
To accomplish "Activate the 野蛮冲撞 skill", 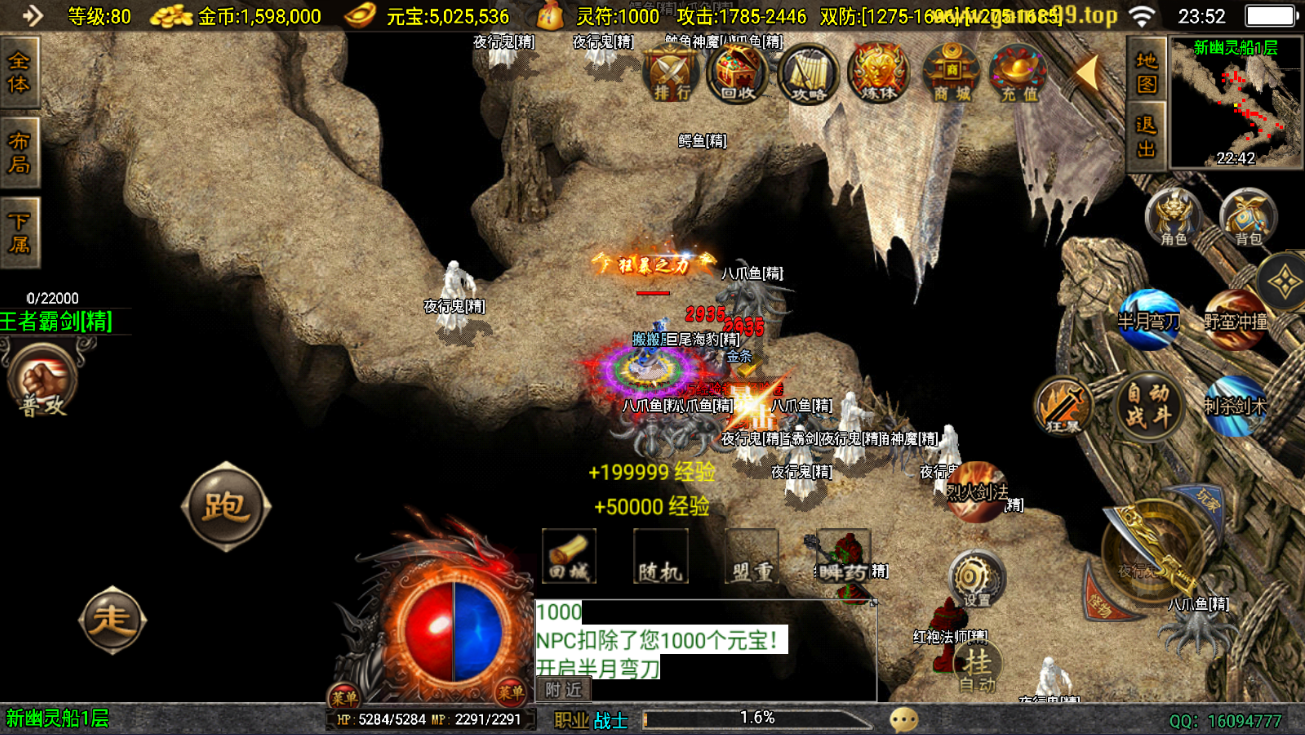I will coord(1235,320).
